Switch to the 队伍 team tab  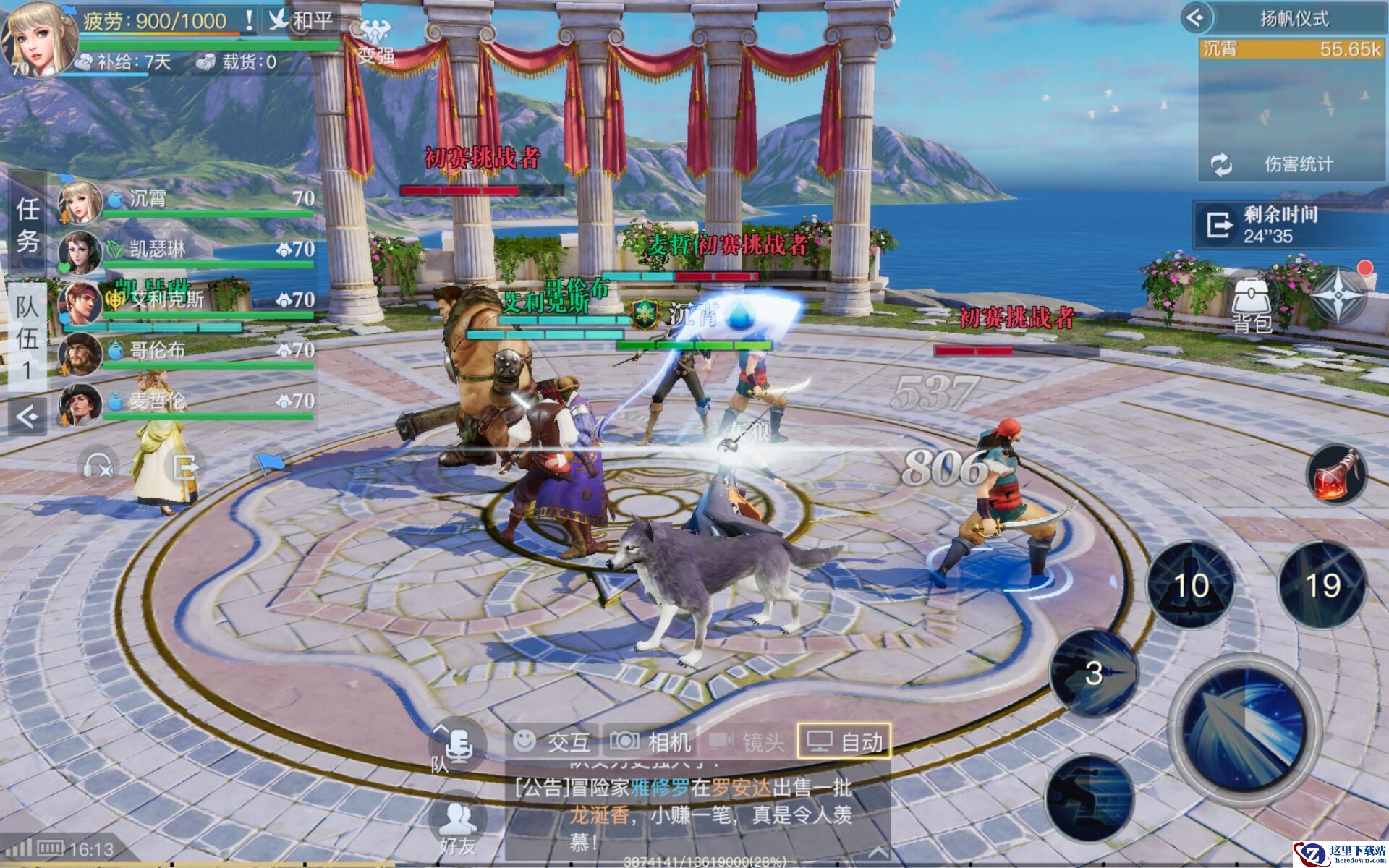tap(27, 338)
